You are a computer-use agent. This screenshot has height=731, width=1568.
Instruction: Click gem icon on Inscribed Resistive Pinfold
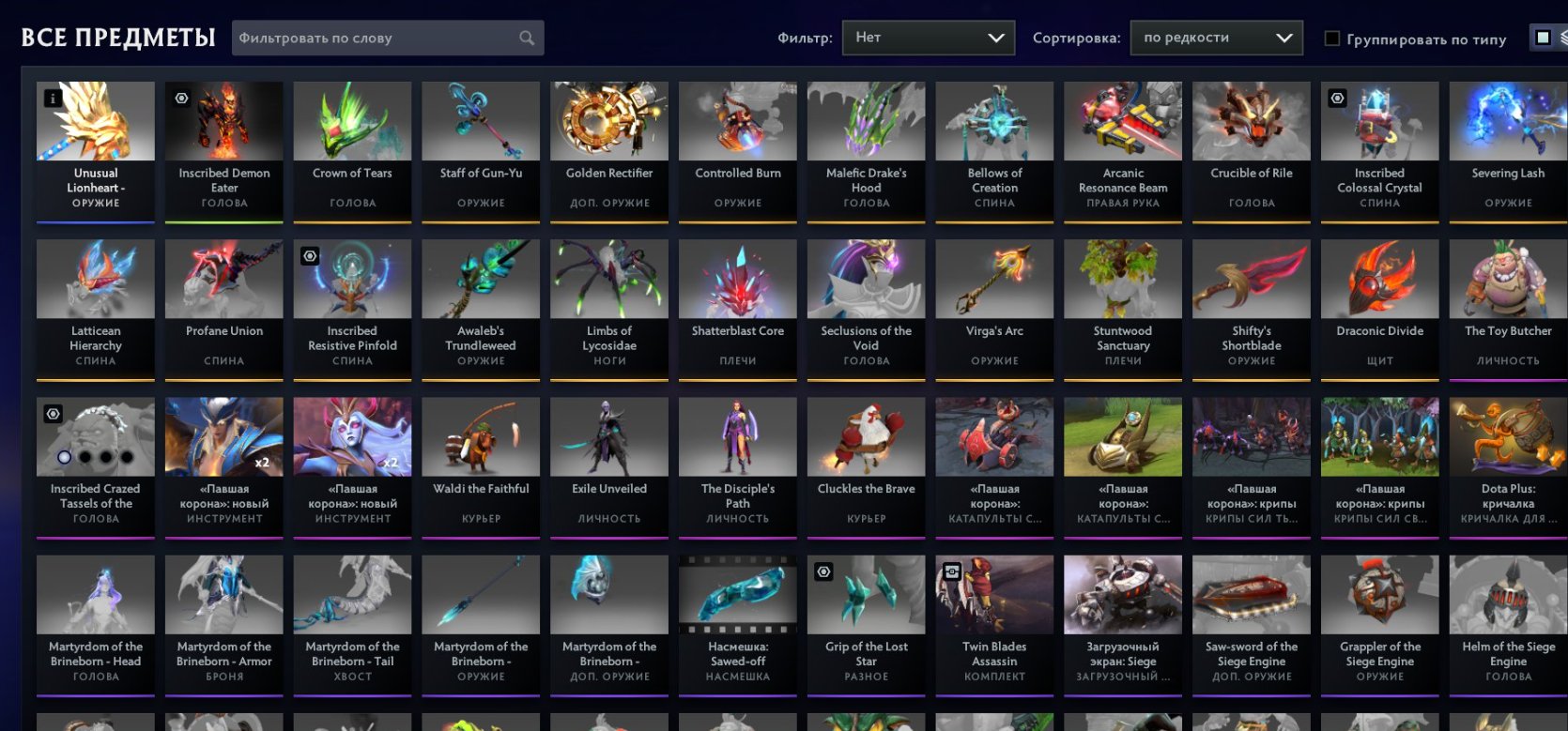point(310,255)
